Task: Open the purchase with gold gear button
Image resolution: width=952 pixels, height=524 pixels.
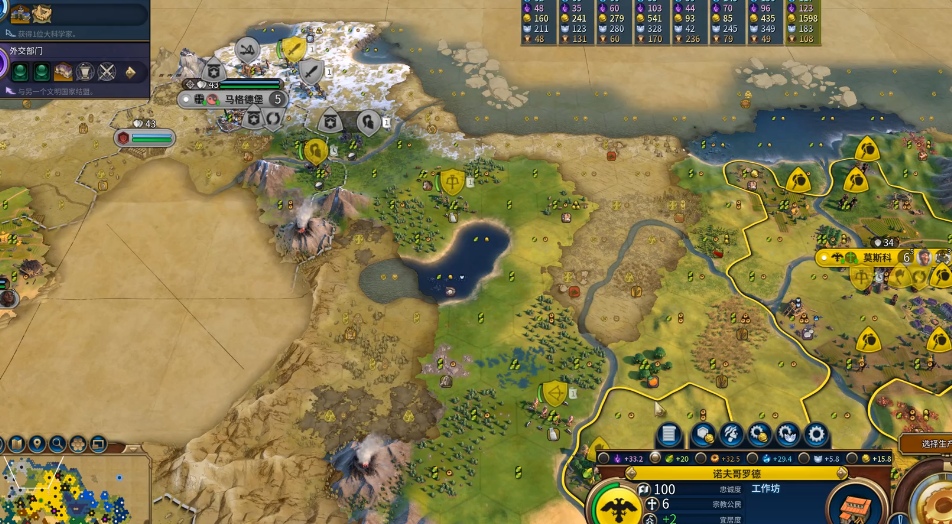Action: [x=760, y=434]
